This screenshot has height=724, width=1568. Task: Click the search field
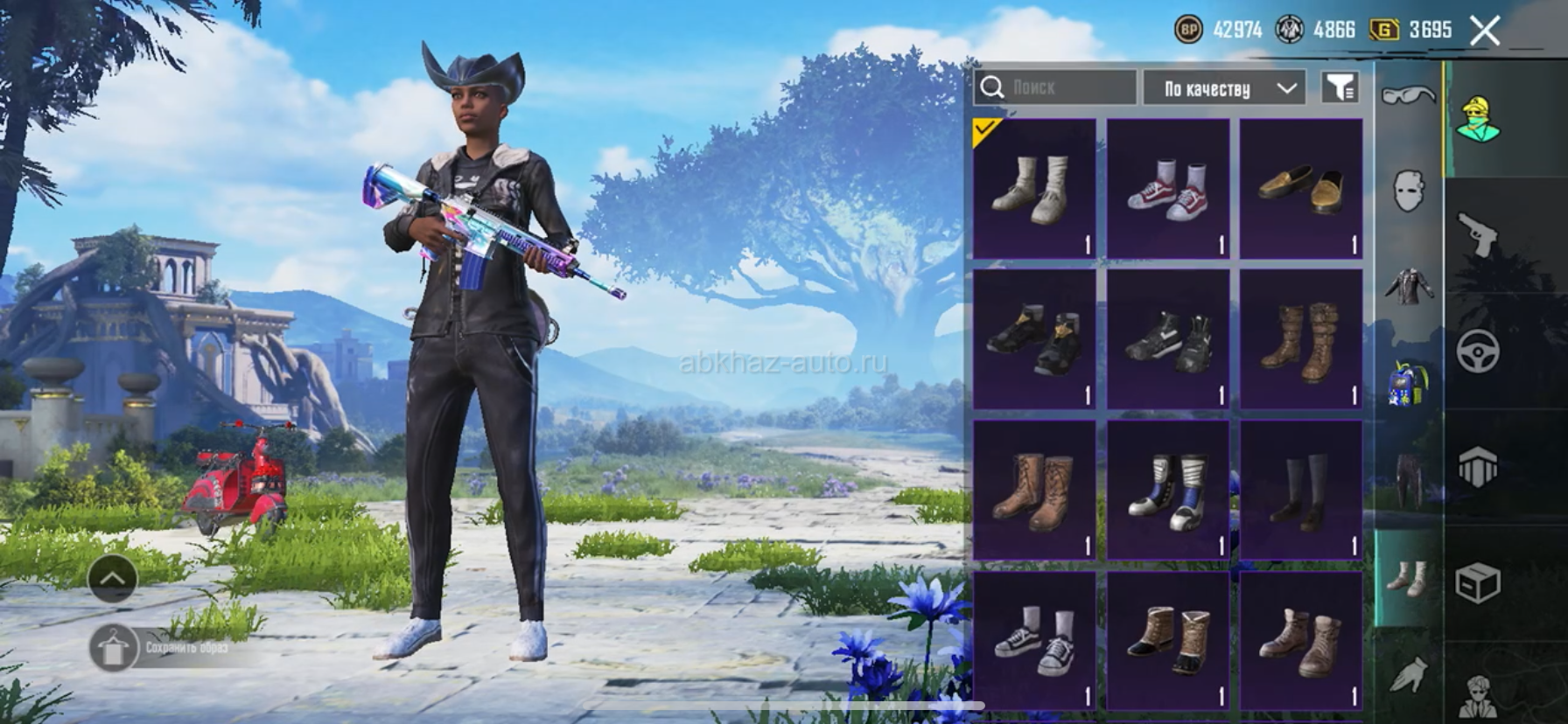(1055, 87)
